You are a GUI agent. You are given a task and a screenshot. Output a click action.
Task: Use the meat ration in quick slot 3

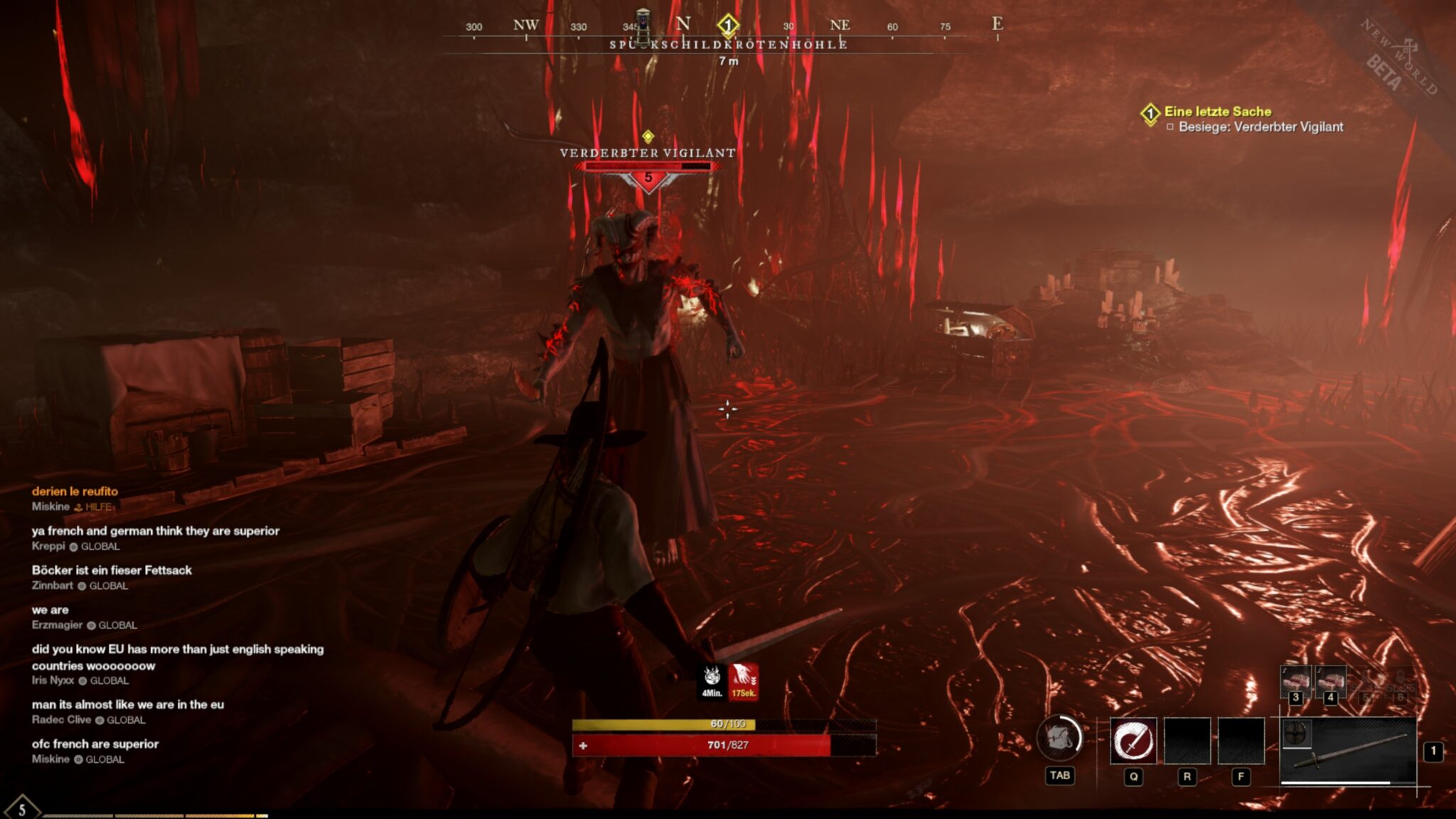(x=1295, y=681)
